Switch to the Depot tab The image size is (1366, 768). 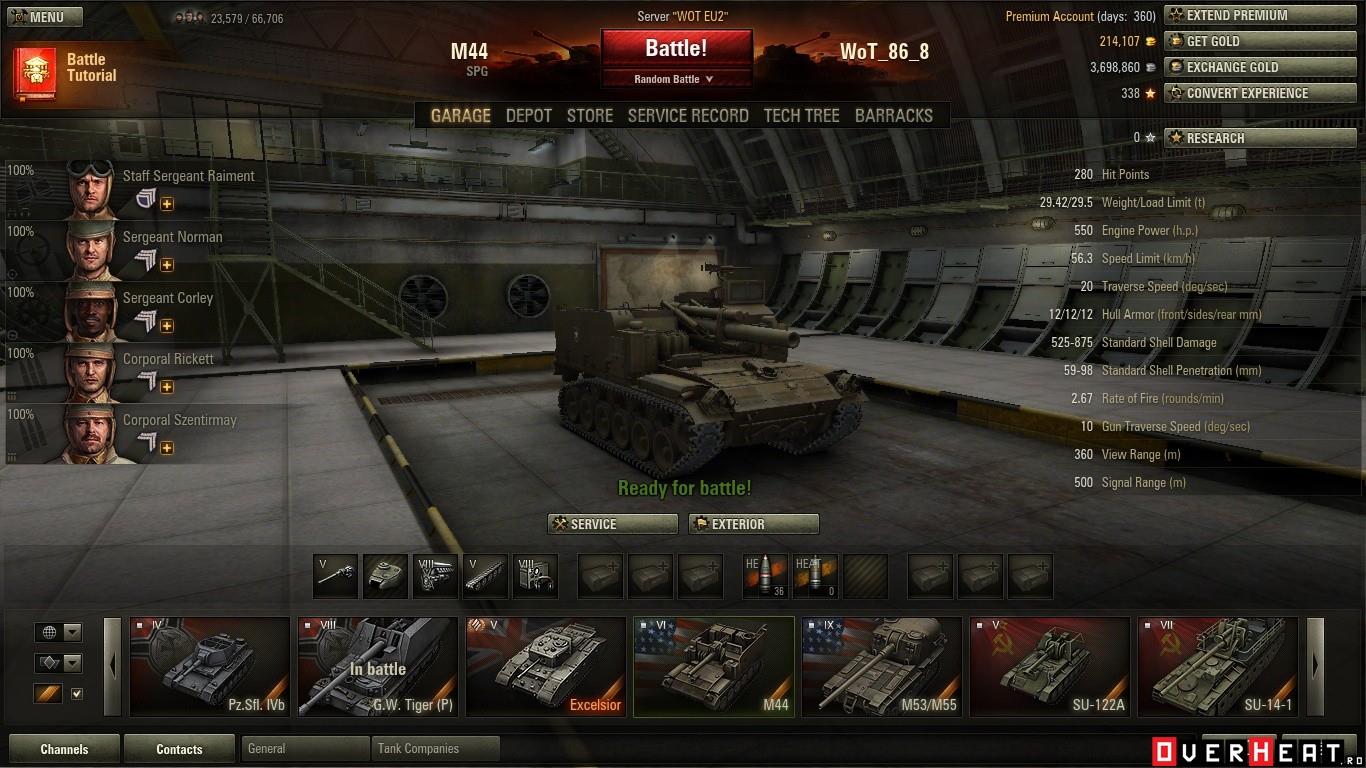[x=528, y=116]
